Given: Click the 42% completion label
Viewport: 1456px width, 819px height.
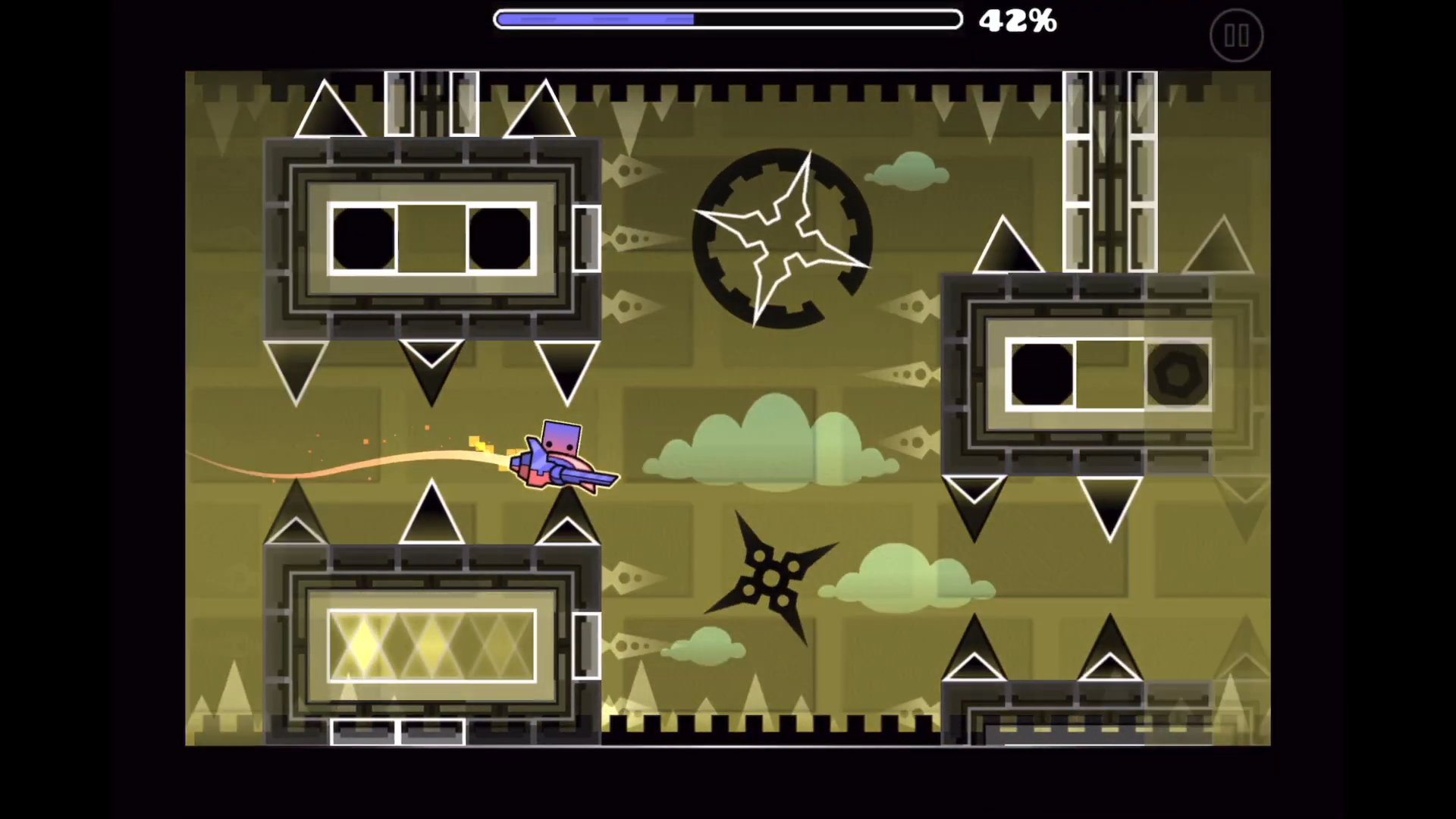Looking at the screenshot, I should [x=1018, y=20].
